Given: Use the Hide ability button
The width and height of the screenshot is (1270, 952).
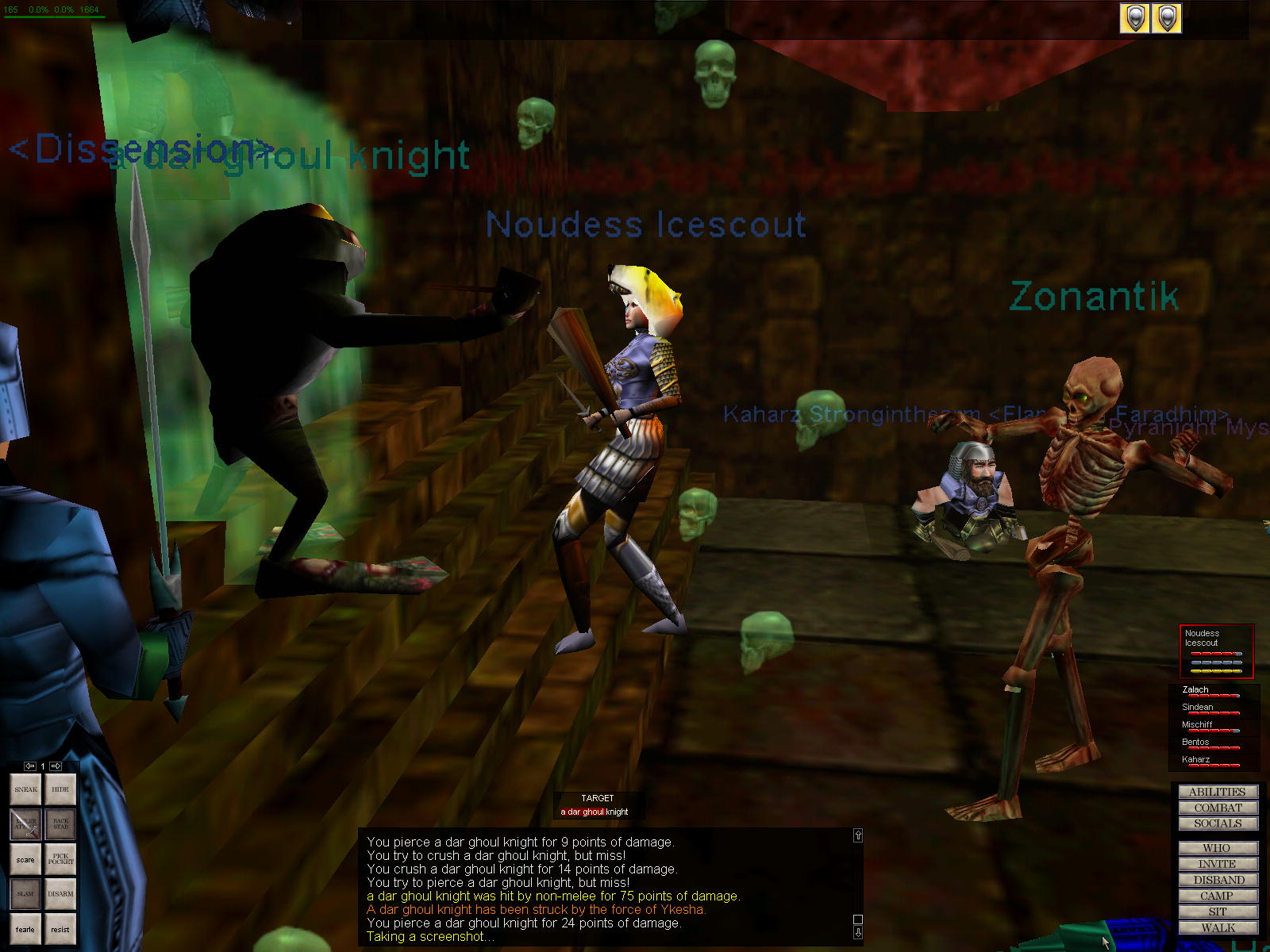Looking at the screenshot, I should [60, 789].
